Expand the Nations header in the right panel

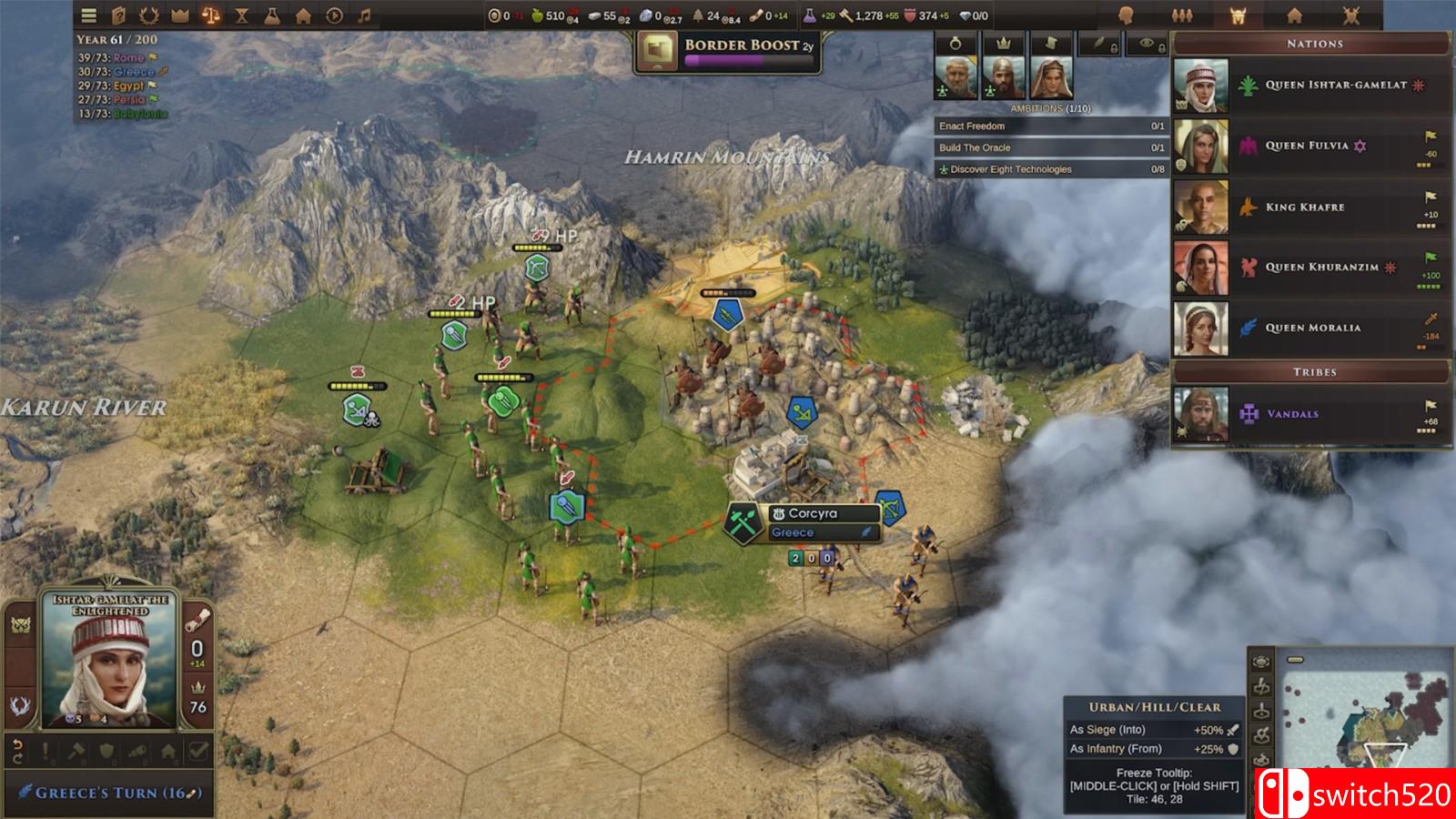pyautogui.click(x=1313, y=42)
